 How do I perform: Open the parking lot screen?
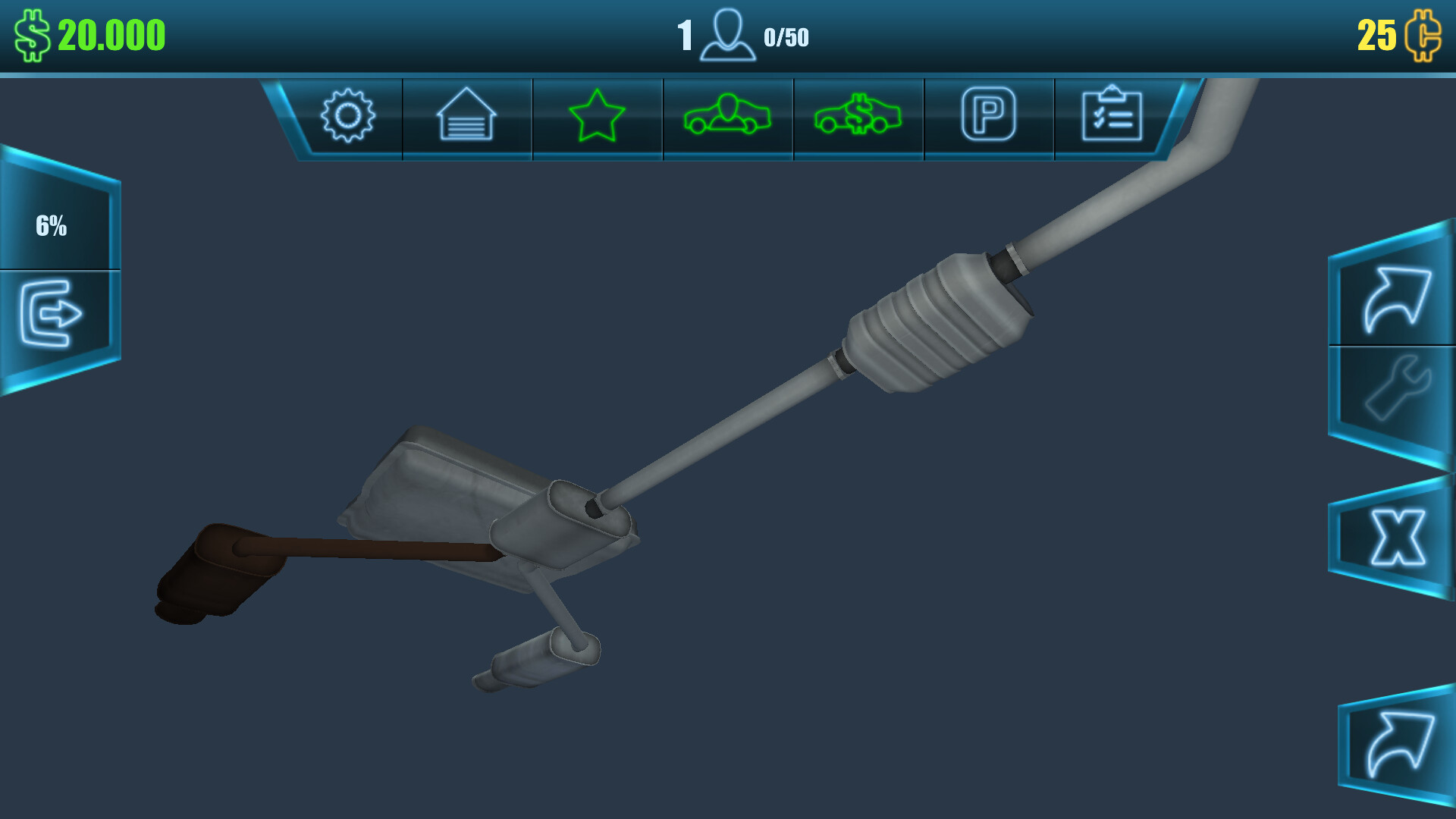(x=988, y=115)
